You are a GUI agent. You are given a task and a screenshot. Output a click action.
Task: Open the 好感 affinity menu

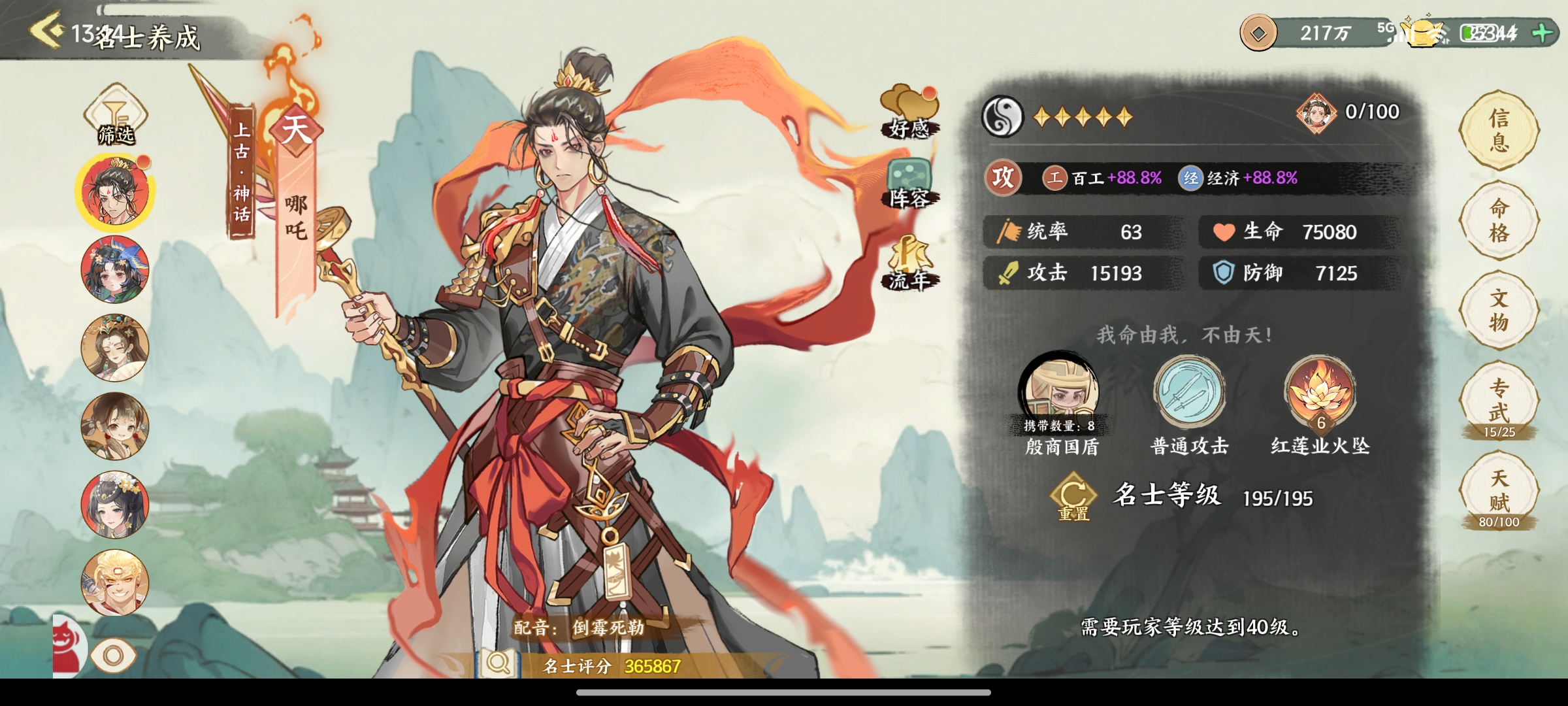point(909,112)
